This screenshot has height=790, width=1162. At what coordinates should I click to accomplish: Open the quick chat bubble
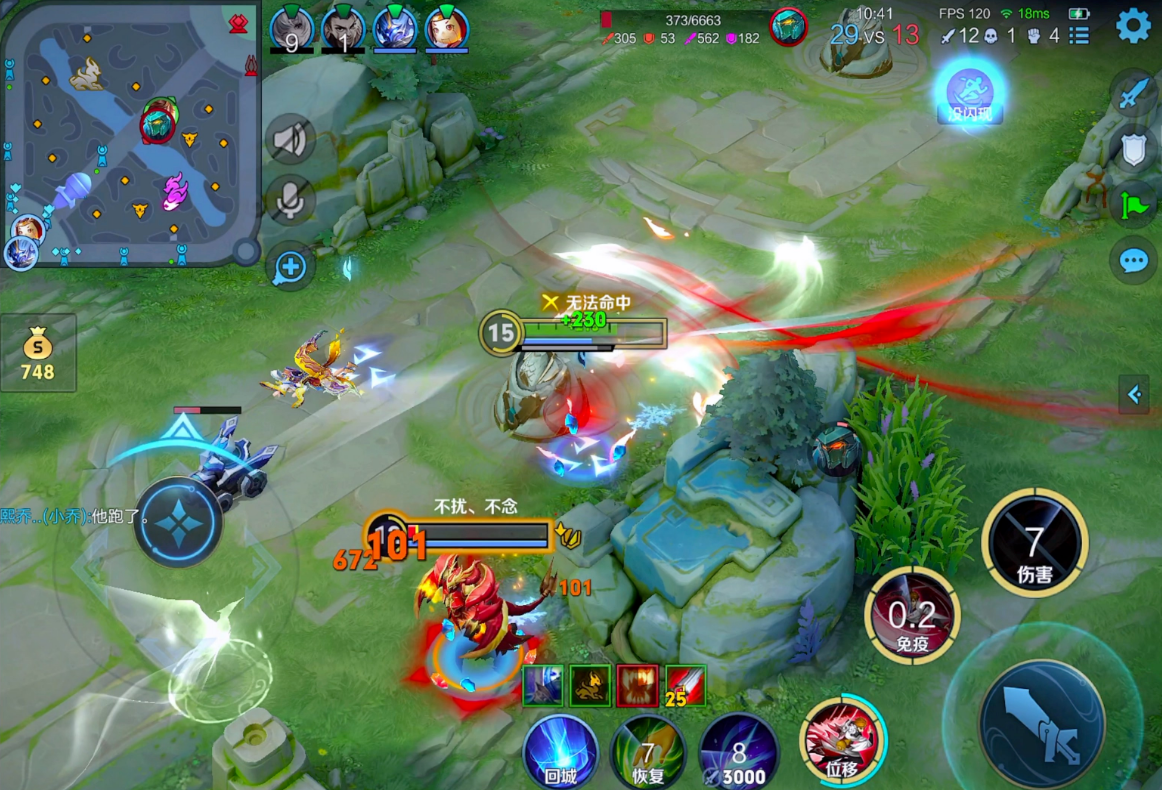point(1133,261)
